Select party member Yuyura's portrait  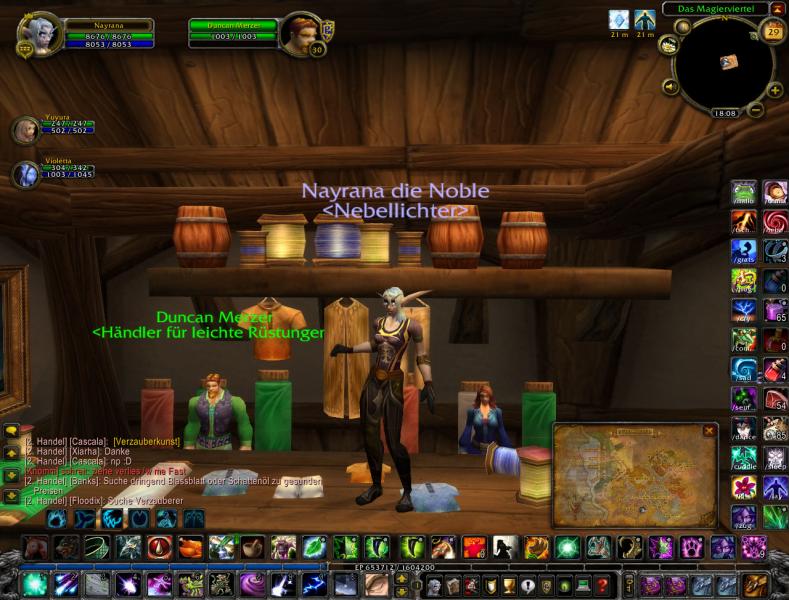[25, 130]
